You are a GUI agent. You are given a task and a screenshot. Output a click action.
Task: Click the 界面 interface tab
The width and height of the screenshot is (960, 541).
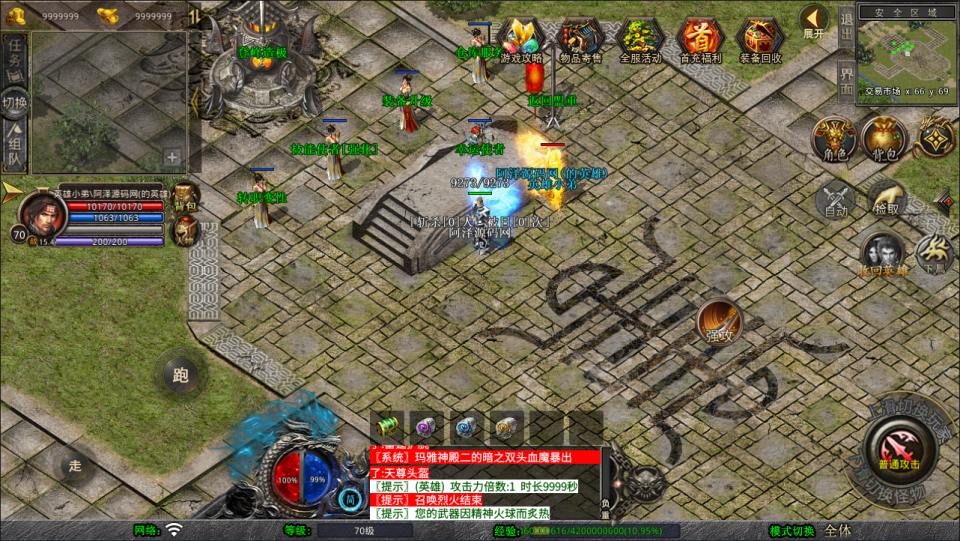point(846,78)
